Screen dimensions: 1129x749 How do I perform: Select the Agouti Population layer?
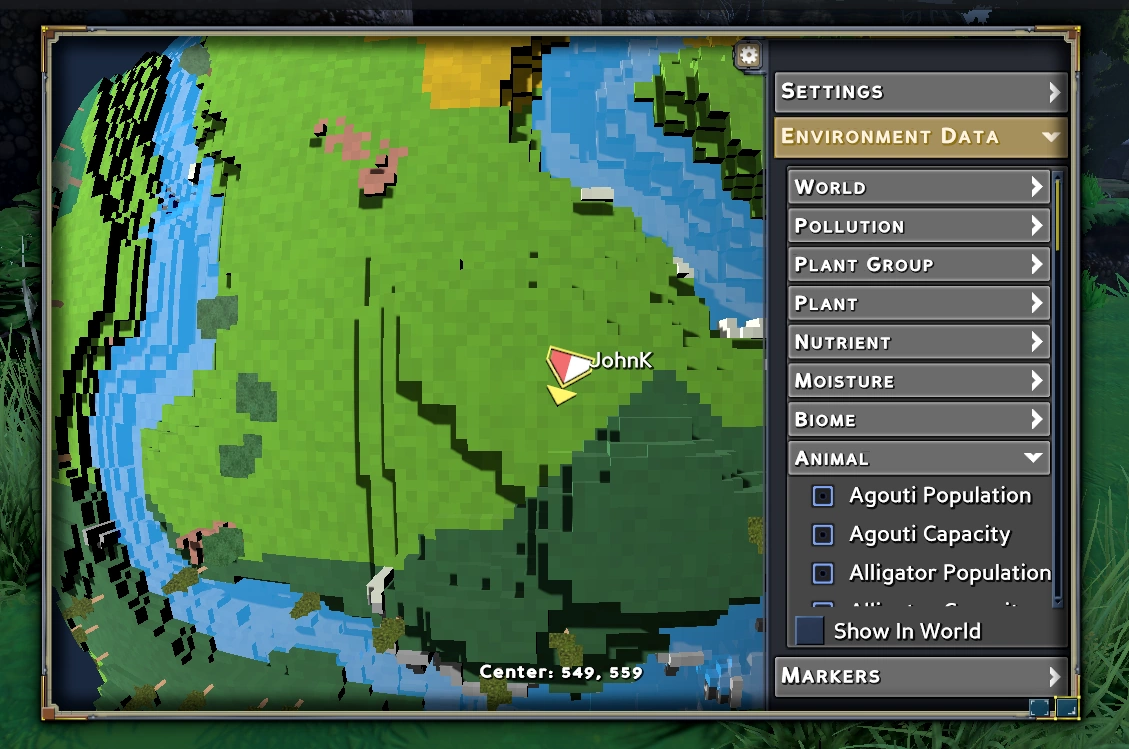click(823, 496)
